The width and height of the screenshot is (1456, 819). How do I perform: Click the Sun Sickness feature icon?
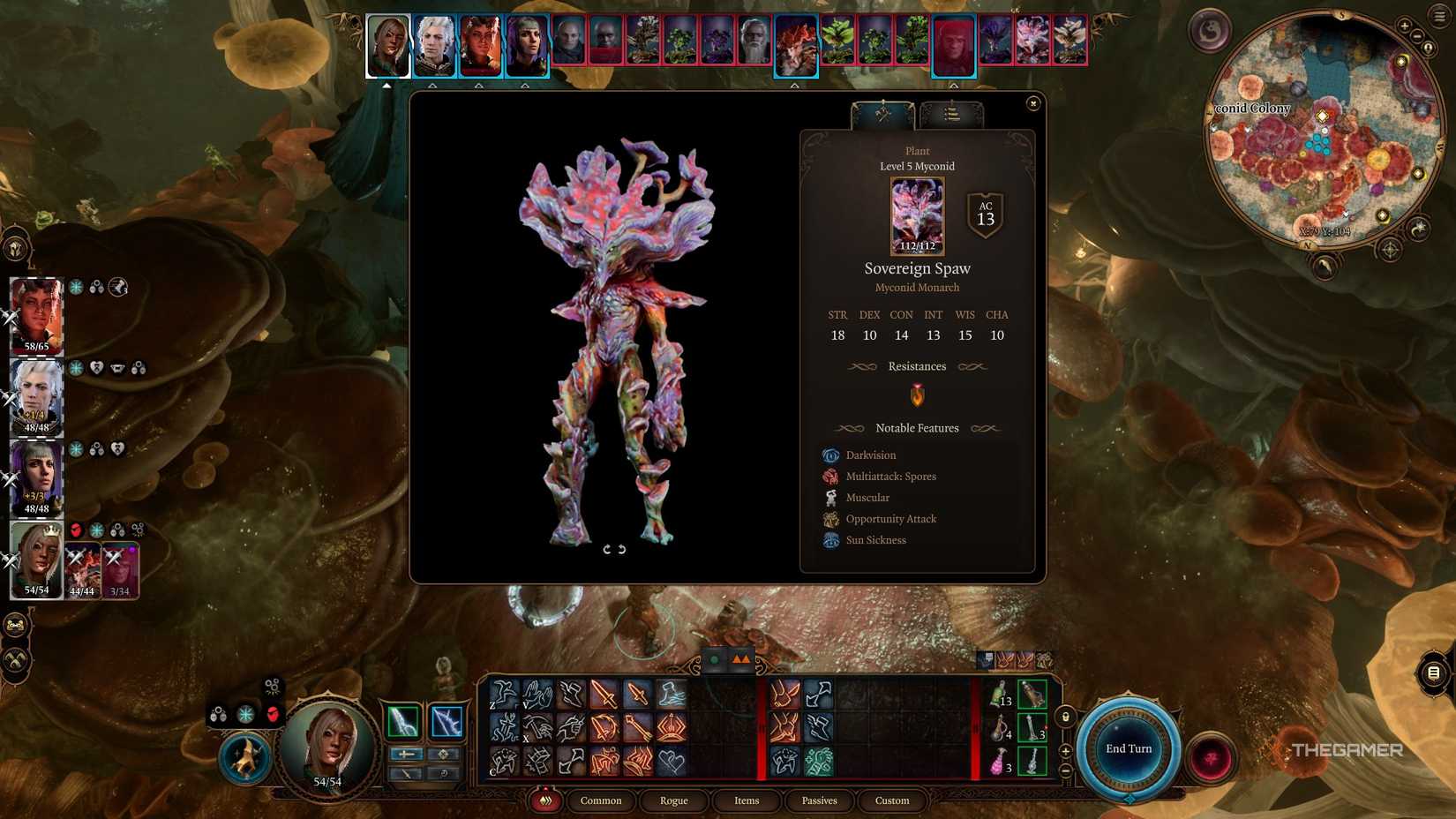[x=830, y=539]
